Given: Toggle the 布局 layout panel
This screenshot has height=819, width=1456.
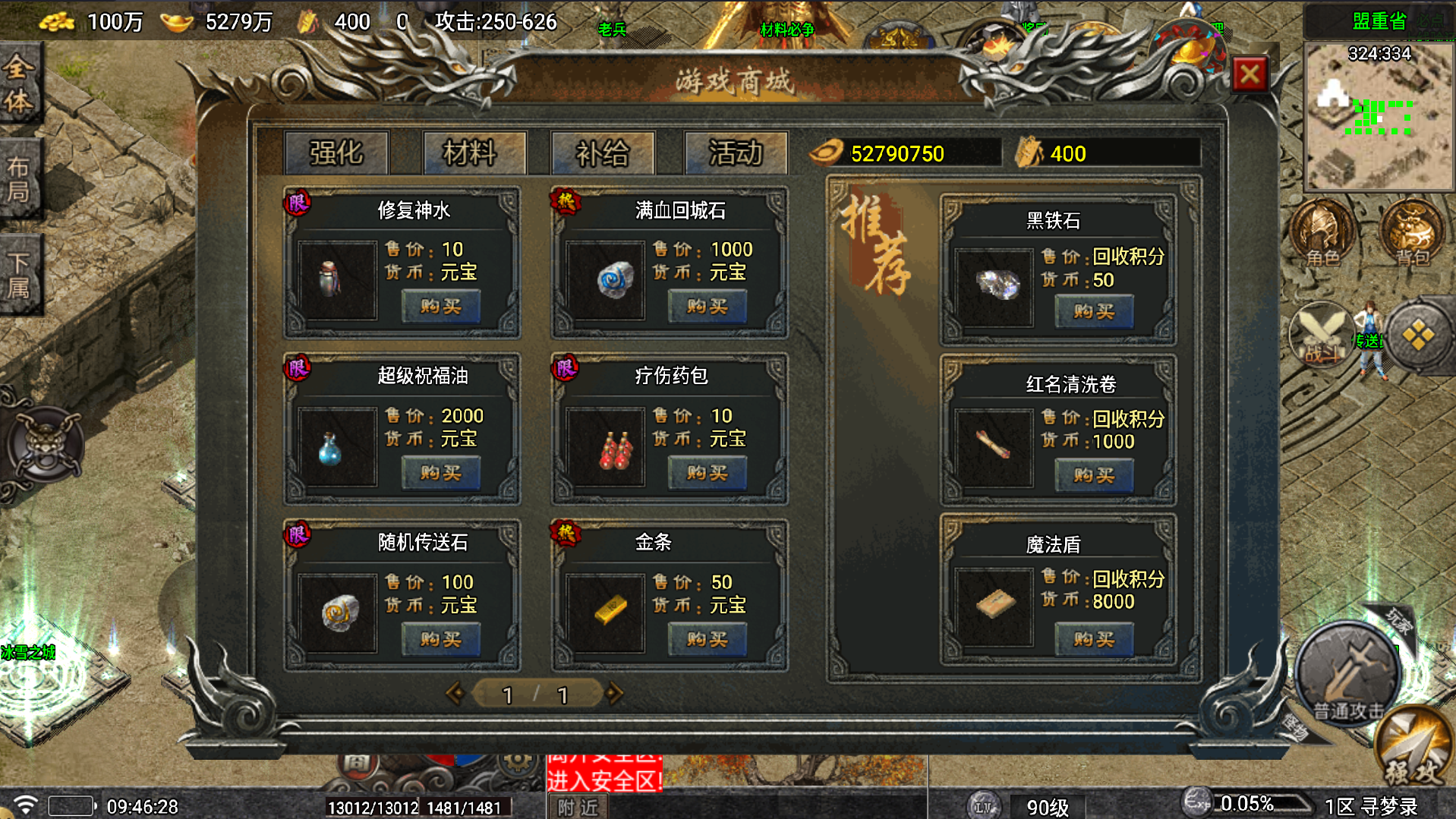Looking at the screenshot, I should (x=19, y=175).
